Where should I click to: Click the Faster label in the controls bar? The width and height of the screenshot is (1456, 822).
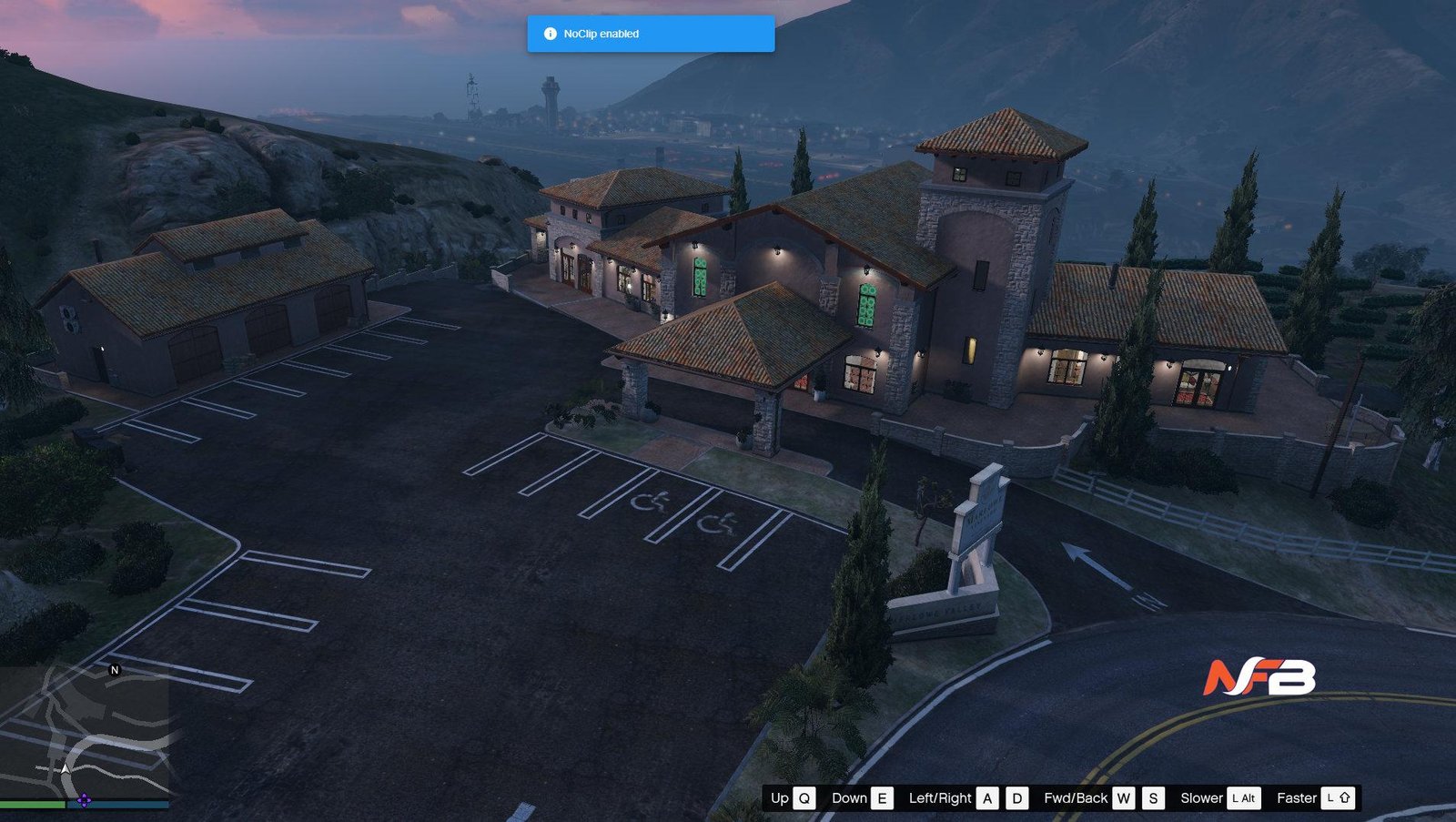tap(1296, 798)
